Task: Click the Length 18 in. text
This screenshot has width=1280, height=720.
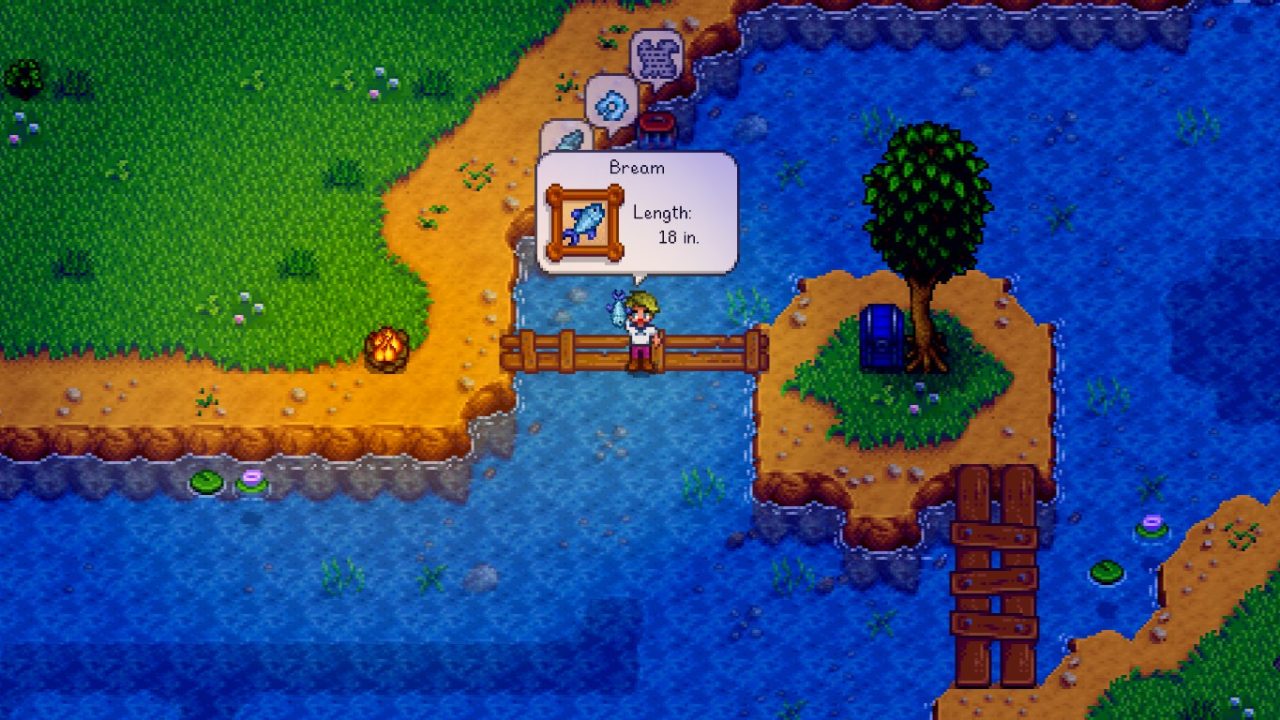Action: click(663, 222)
